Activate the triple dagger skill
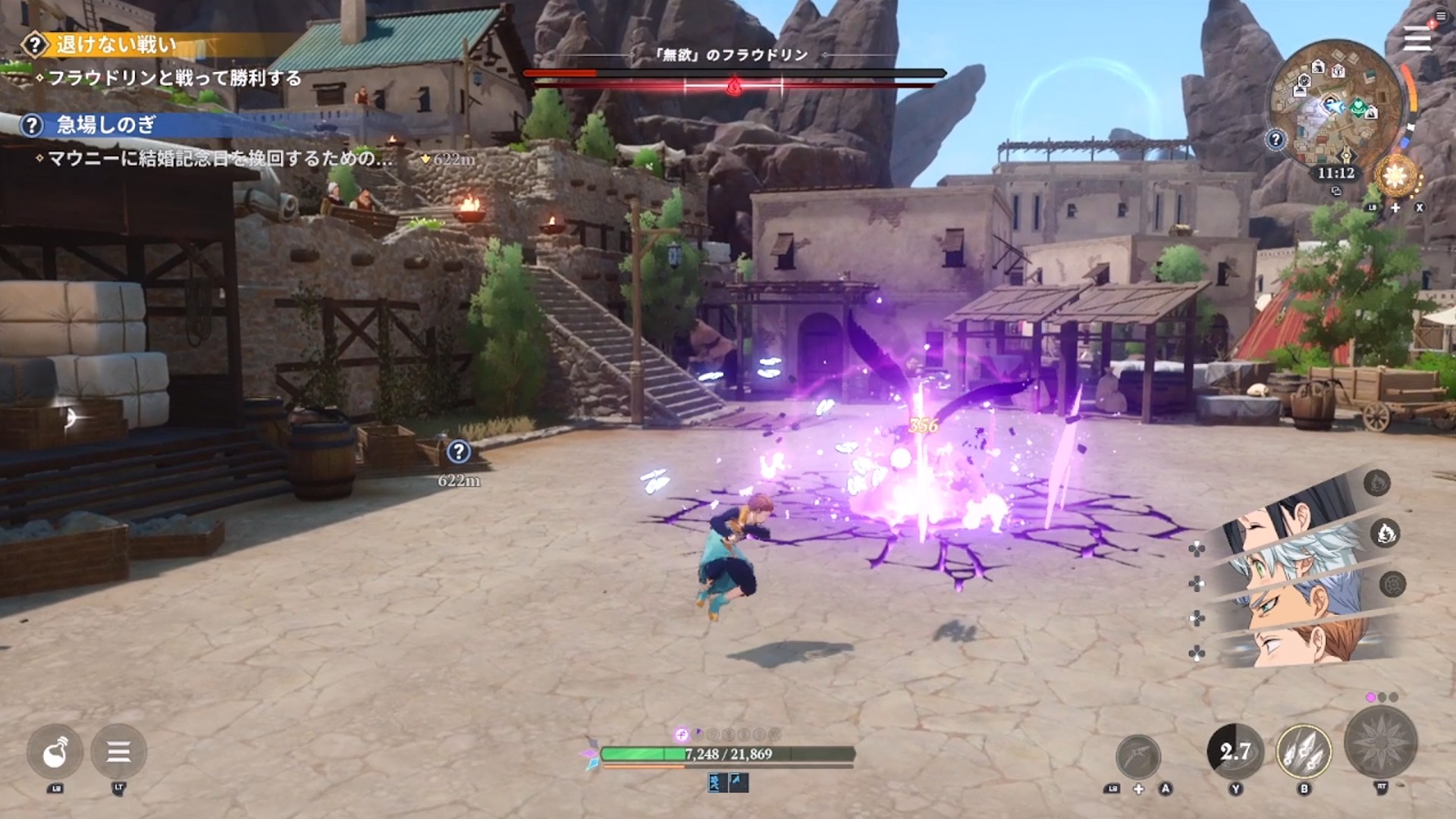The height and width of the screenshot is (819, 1456). pyautogui.click(x=1304, y=752)
